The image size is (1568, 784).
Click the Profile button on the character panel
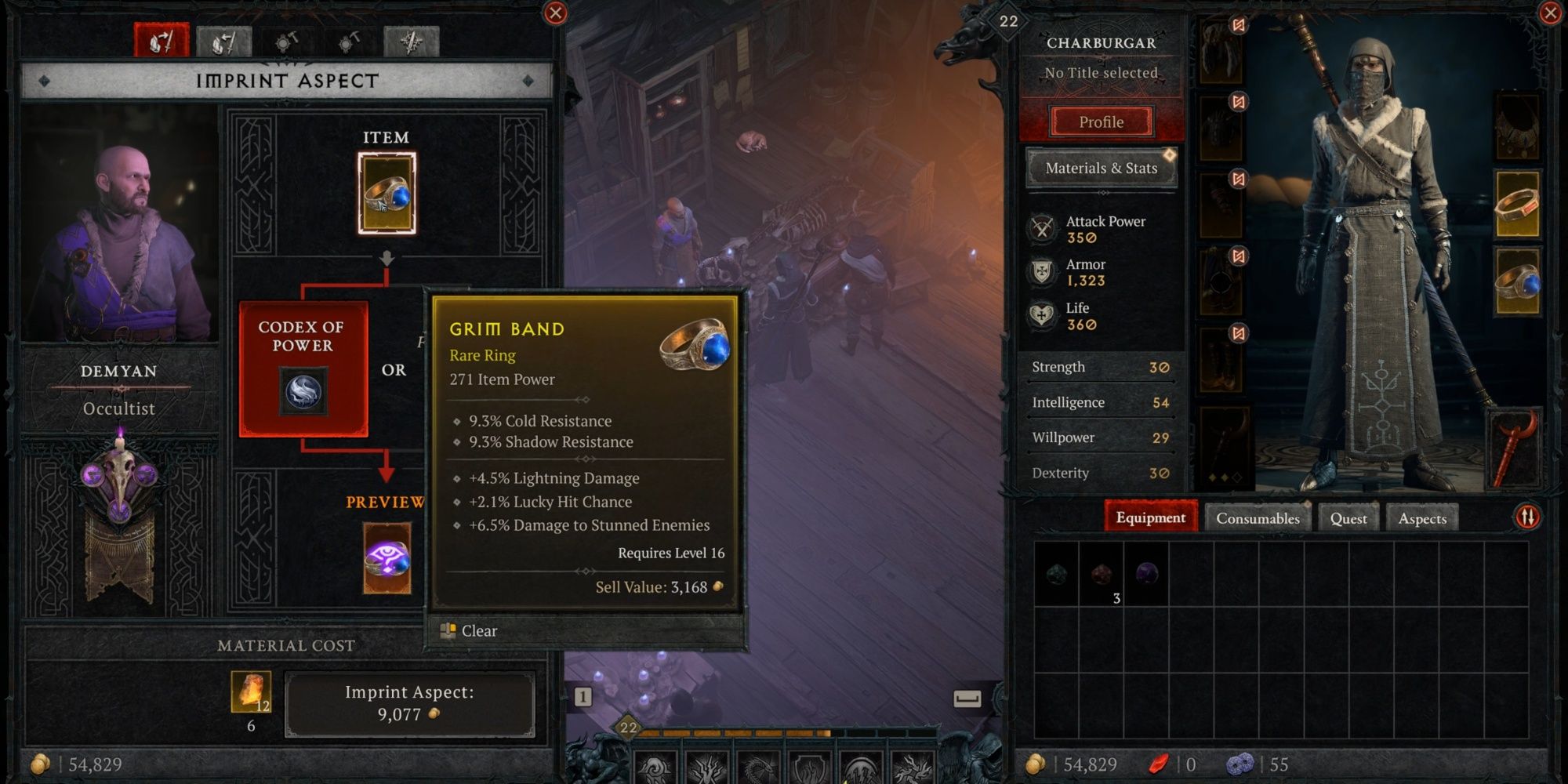click(1101, 122)
